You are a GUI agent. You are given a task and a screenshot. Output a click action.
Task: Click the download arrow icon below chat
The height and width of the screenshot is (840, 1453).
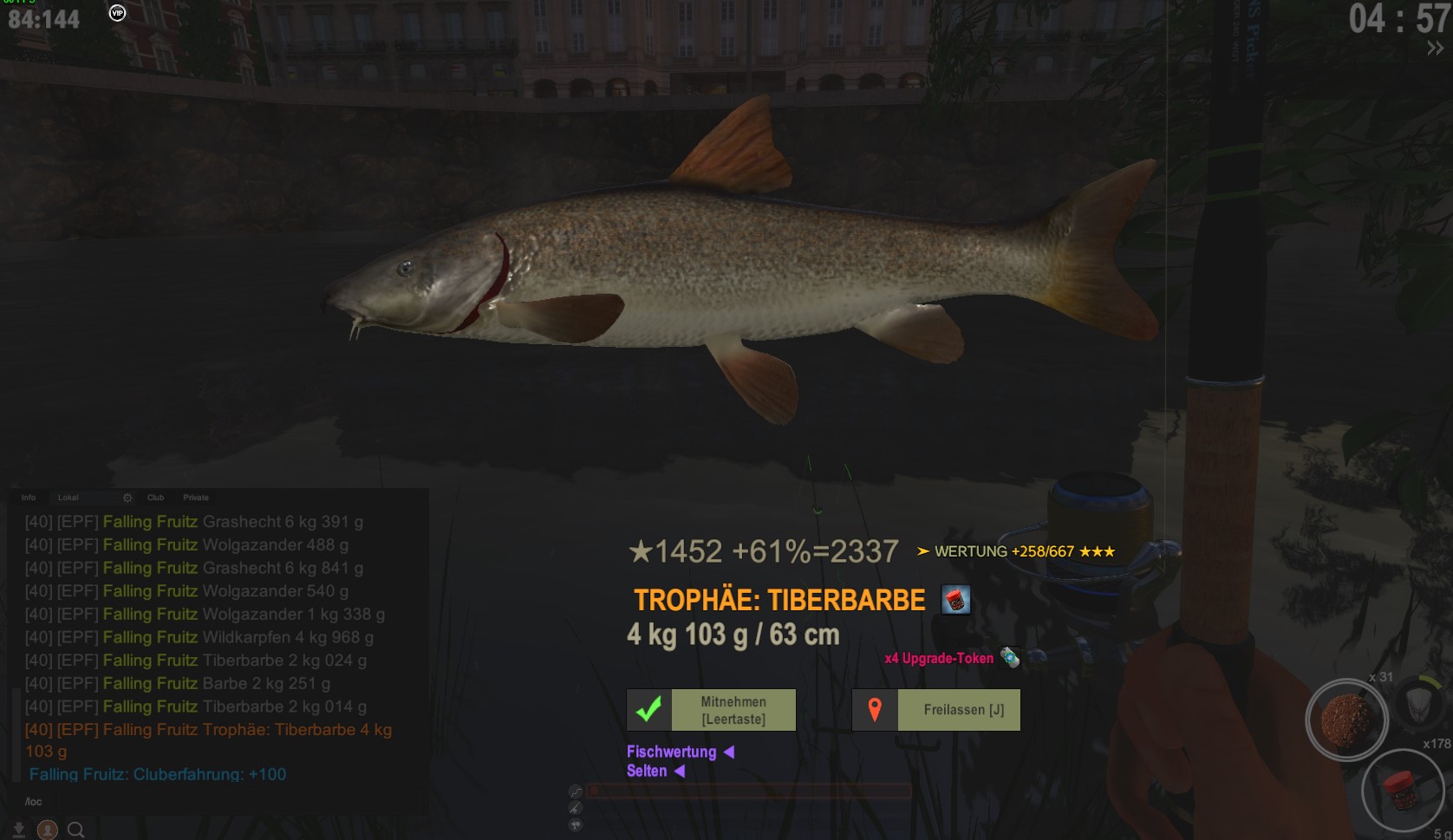click(x=18, y=830)
